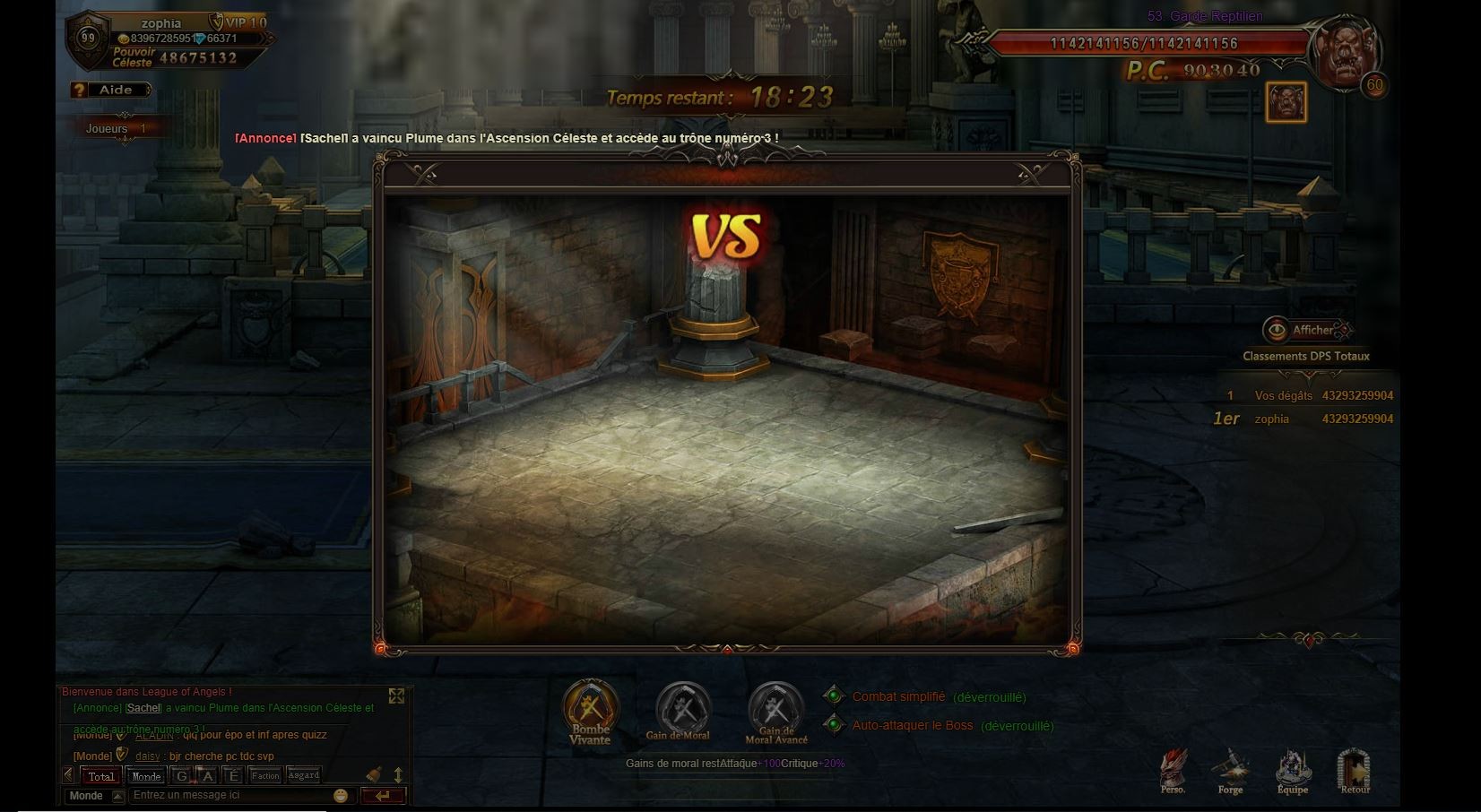Use the Gain de Moral Avancé boost
Screen dimensions: 1481x812
[x=775, y=708]
